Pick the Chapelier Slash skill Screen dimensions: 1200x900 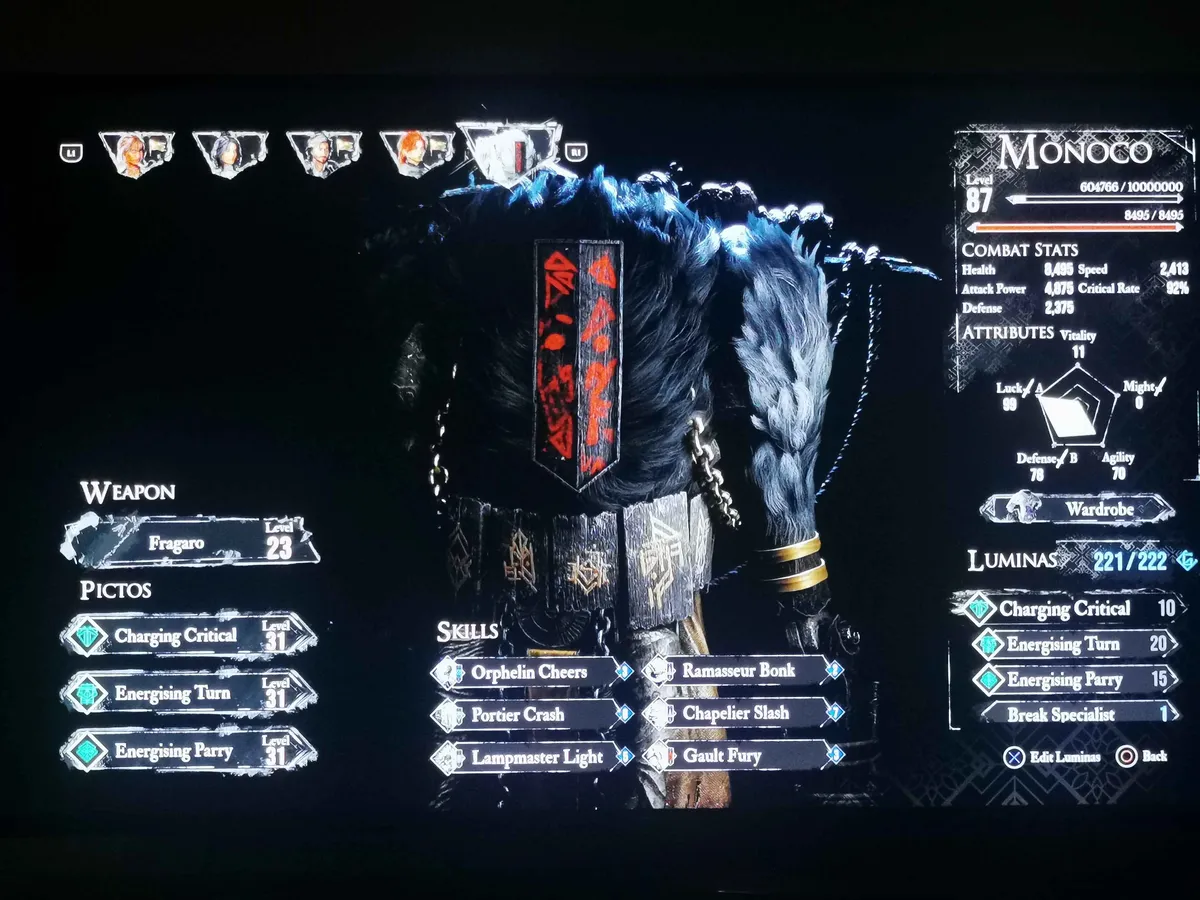742,714
